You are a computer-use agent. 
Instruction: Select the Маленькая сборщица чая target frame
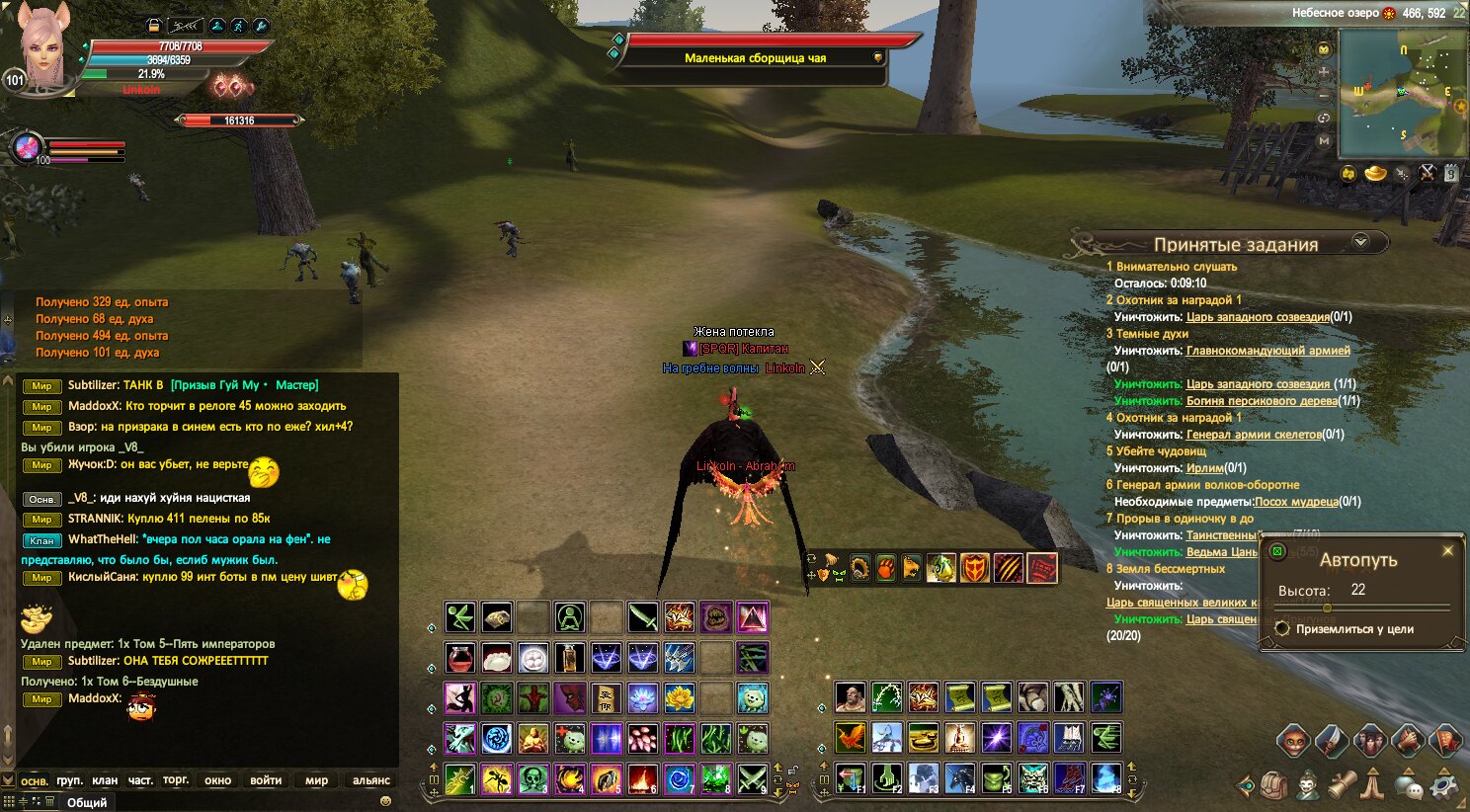(x=754, y=57)
